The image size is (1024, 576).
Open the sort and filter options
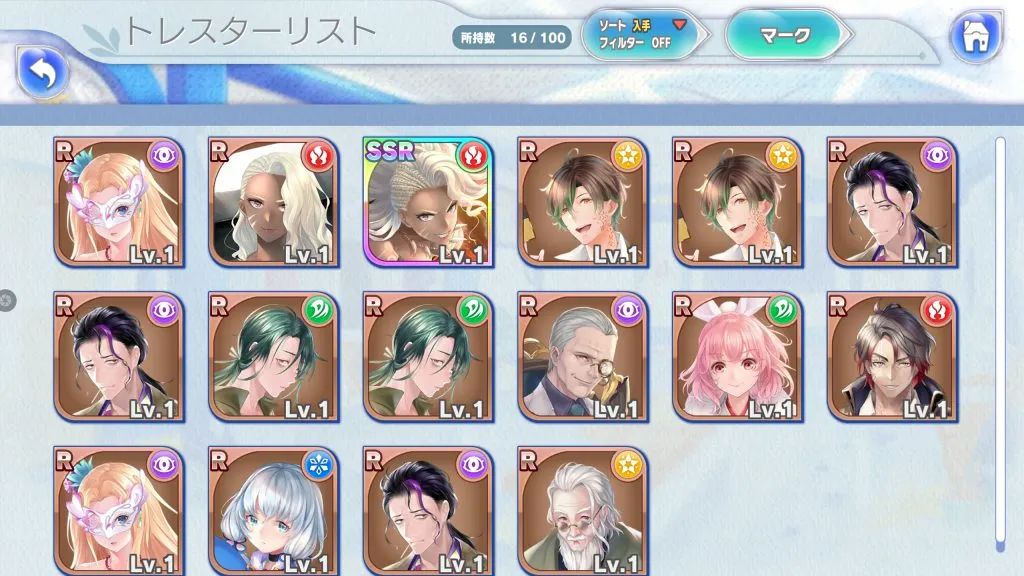(x=641, y=37)
